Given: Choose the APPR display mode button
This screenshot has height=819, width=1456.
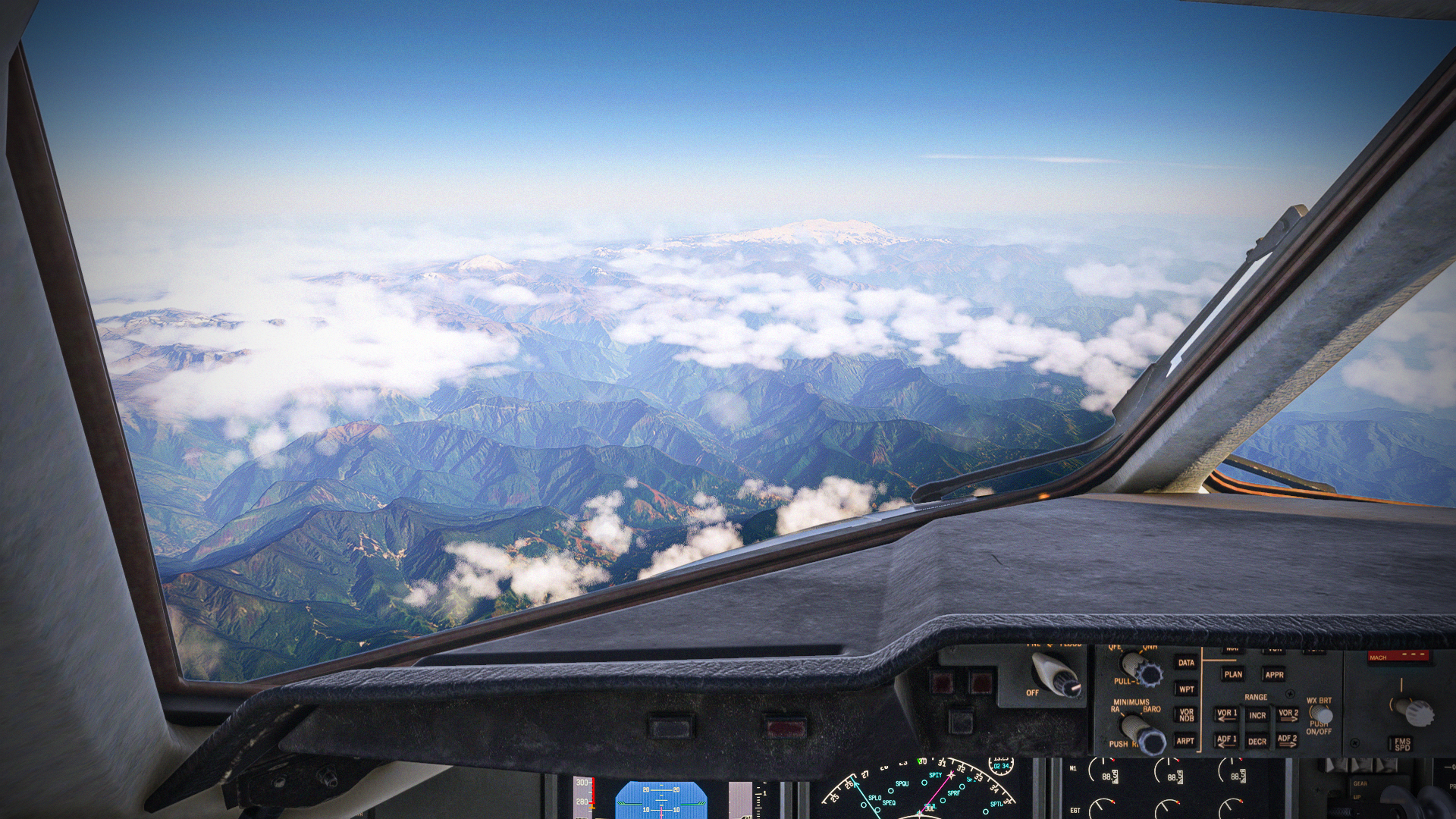Looking at the screenshot, I should pos(1273,674).
